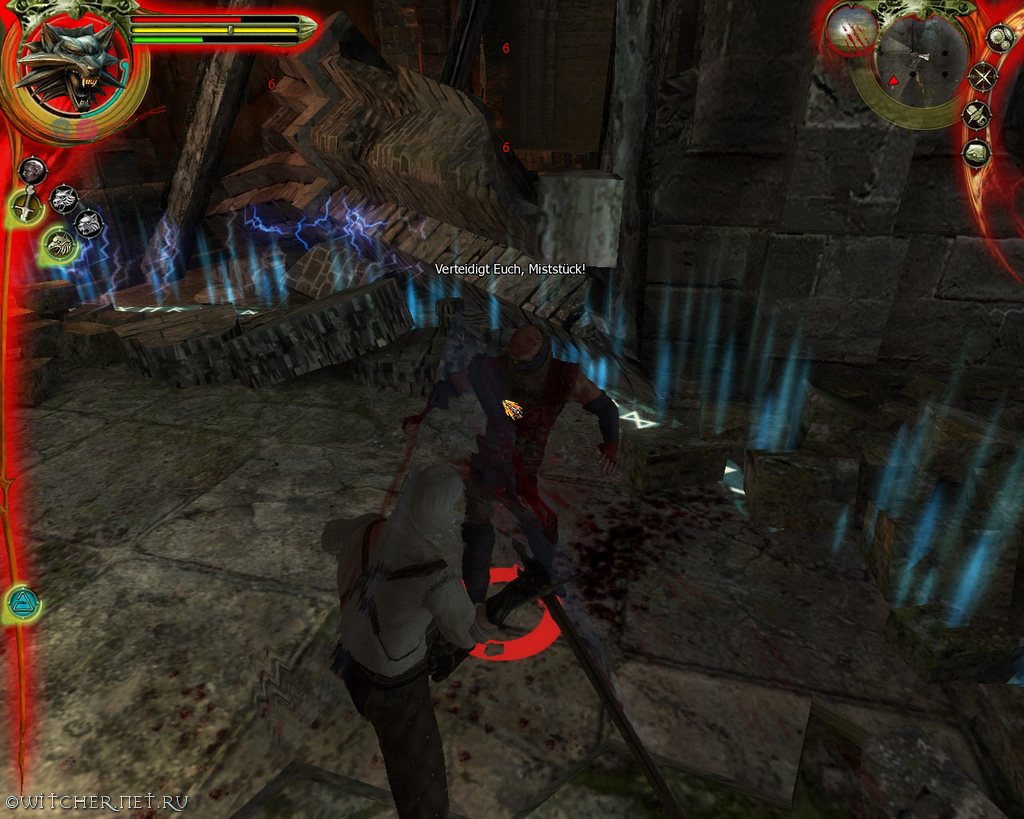This screenshot has width=1024, height=819.
Task: Select the dark skull weapon icon
Action: [33, 170]
